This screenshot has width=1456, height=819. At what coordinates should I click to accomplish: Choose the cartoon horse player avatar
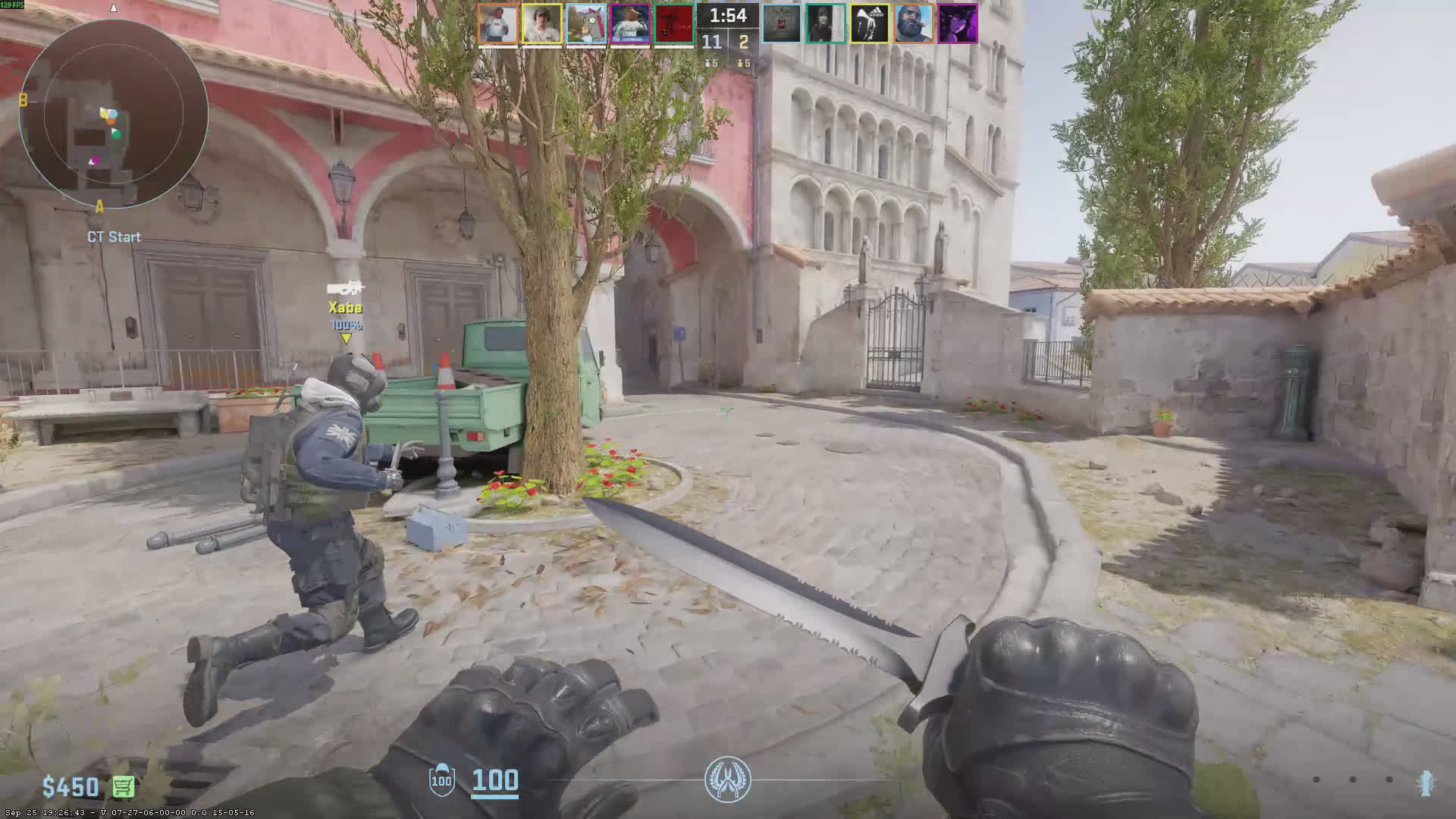[585, 24]
